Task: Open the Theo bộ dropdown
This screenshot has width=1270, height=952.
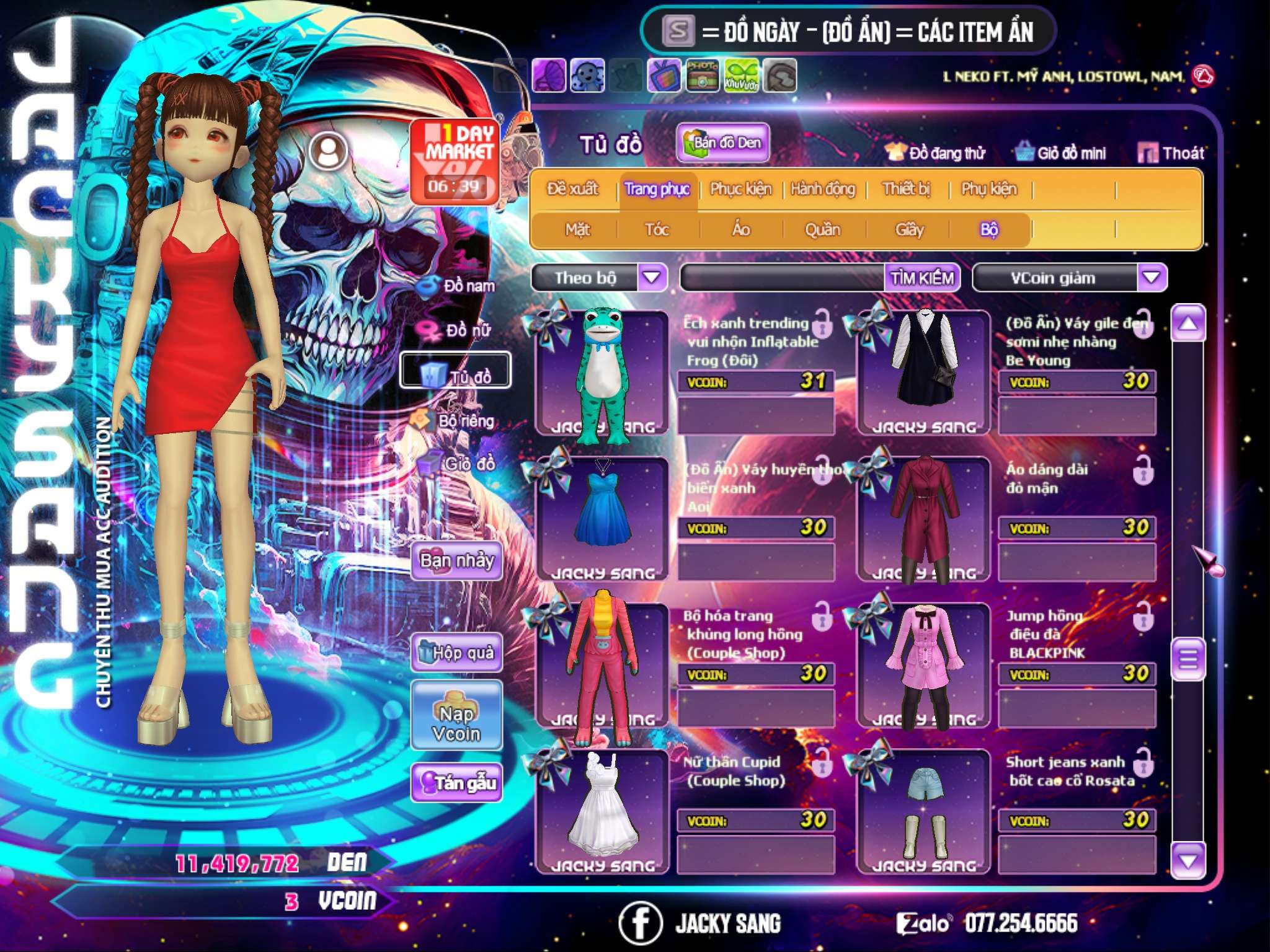Action: pyautogui.click(x=652, y=277)
